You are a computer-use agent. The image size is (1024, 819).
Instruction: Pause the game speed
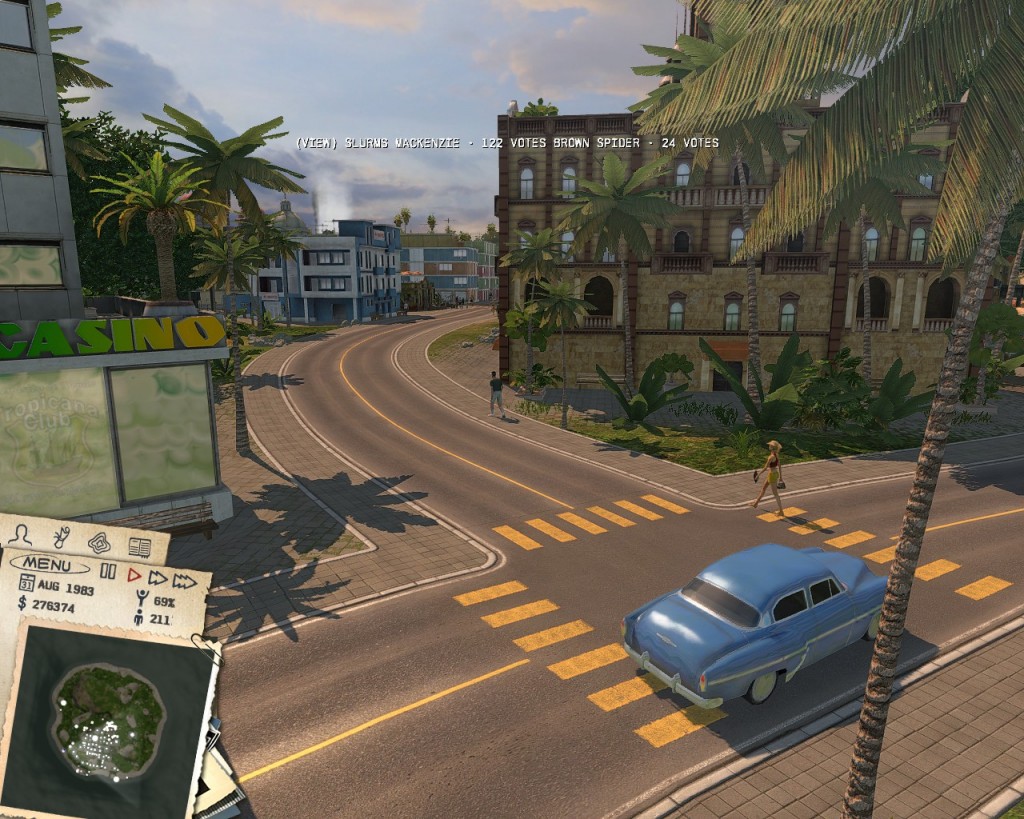coord(108,573)
